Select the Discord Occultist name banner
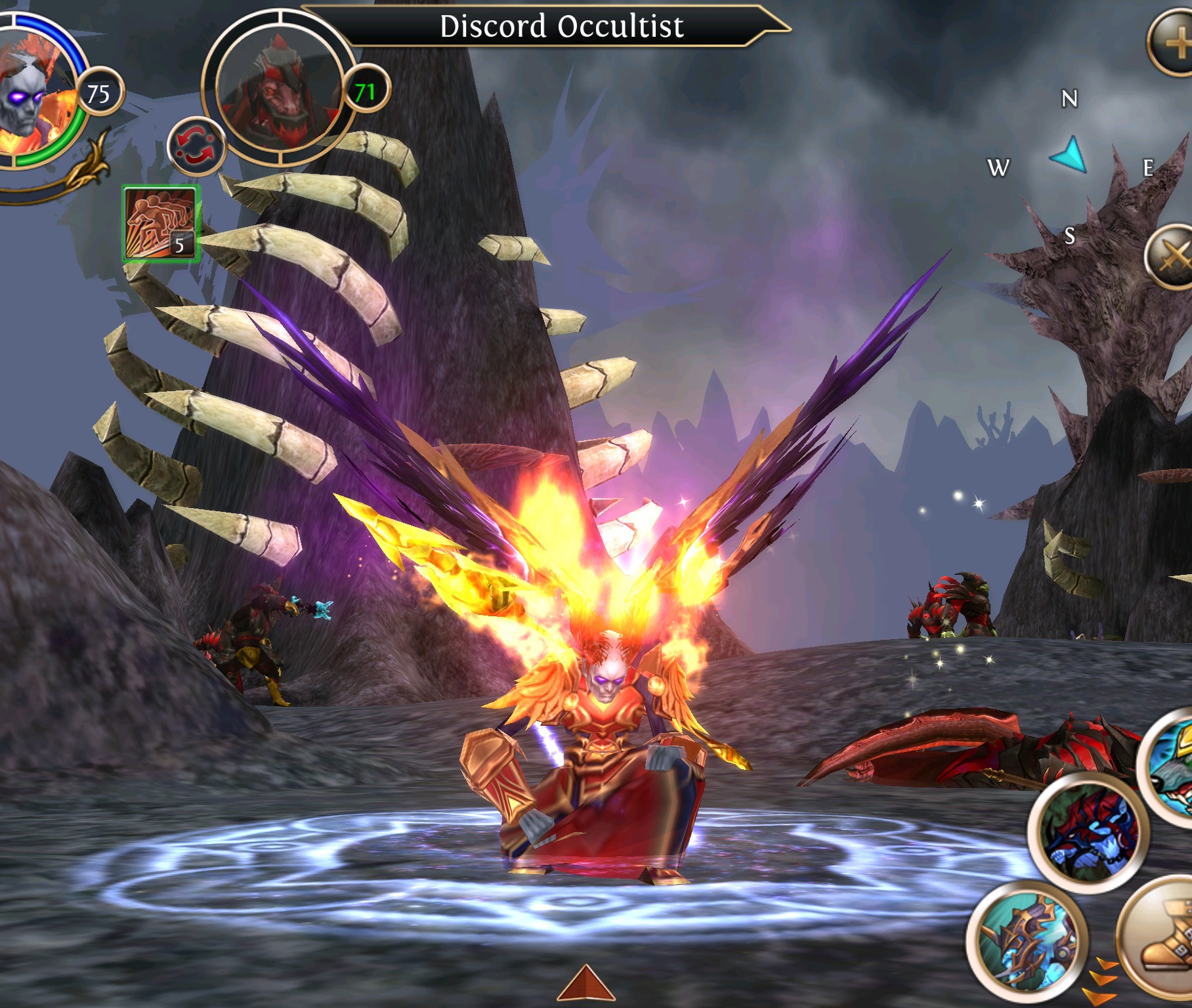The width and height of the screenshot is (1192, 1008). point(561,27)
